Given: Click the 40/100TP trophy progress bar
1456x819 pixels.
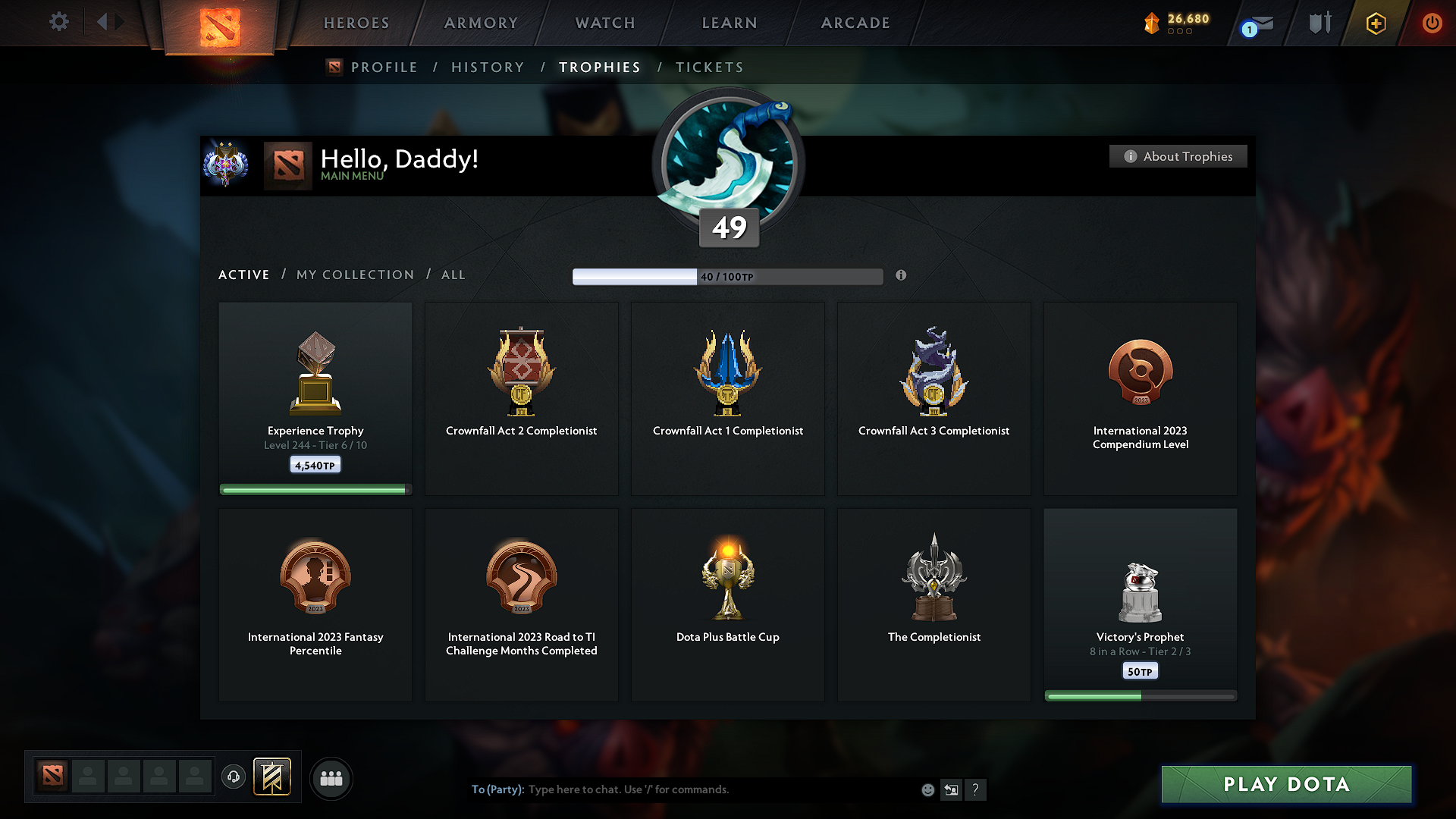Looking at the screenshot, I should point(728,277).
